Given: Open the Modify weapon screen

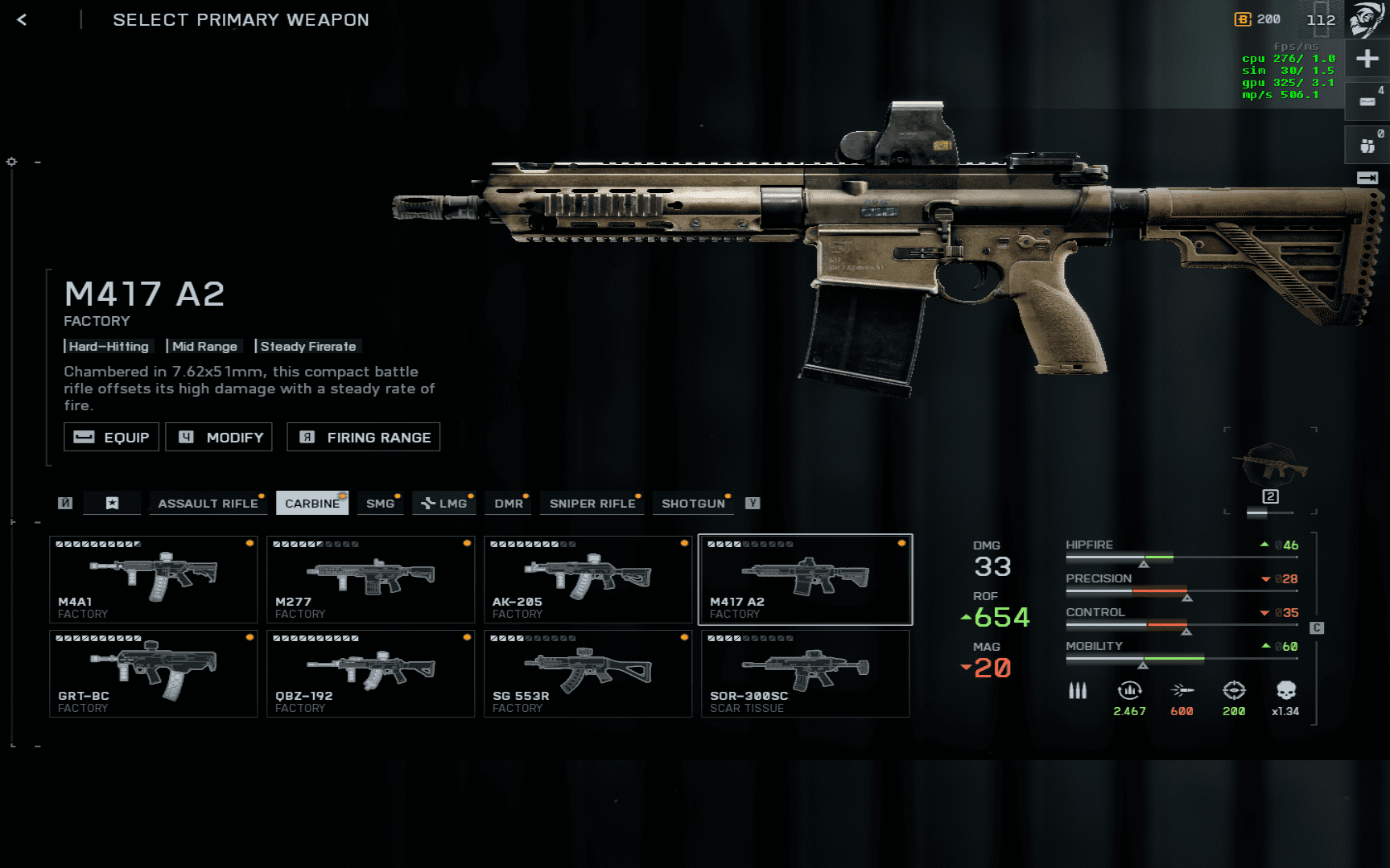Looking at the screenshot, I should (219, 437).
